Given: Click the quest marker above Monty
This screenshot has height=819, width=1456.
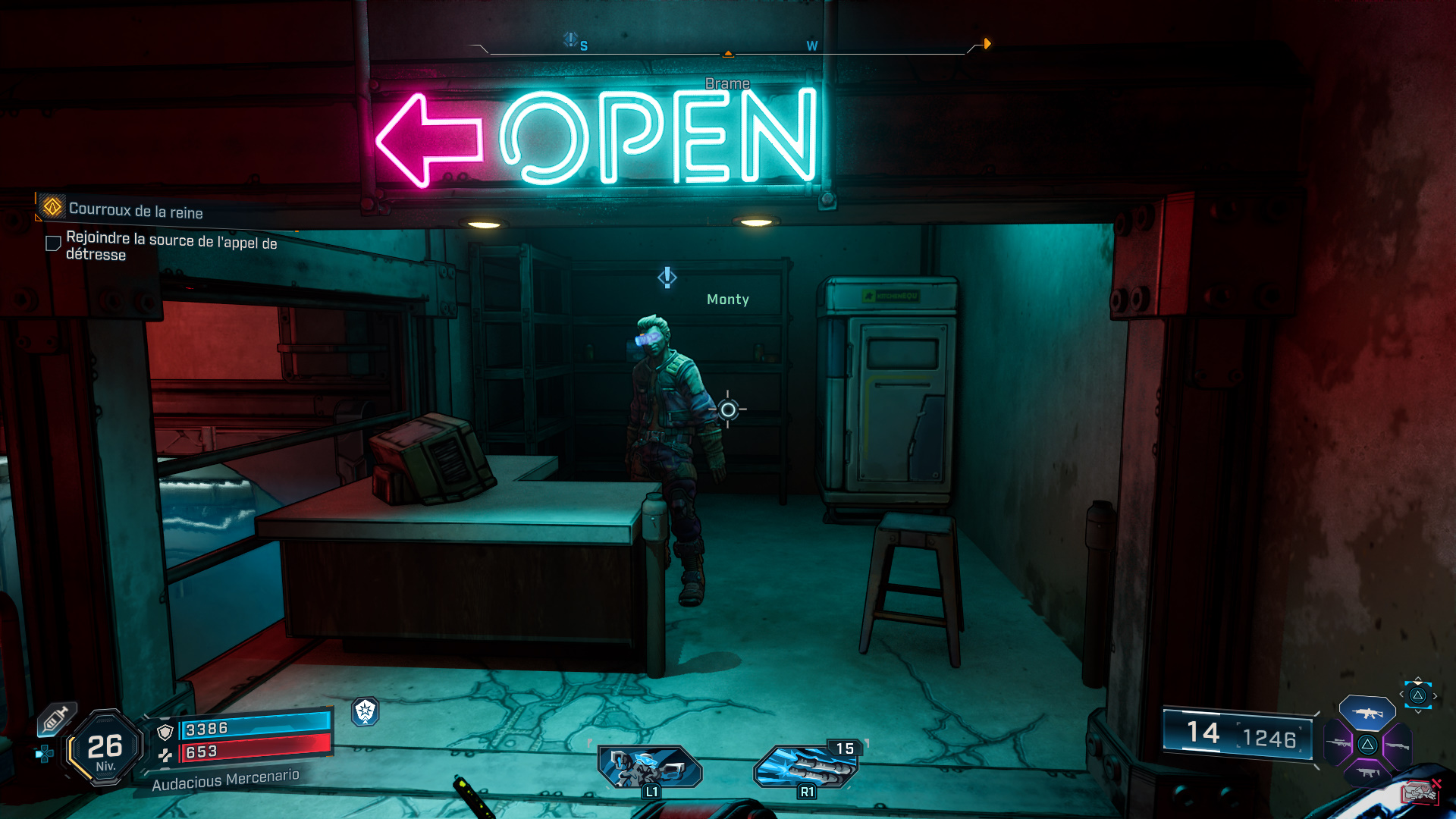Looking at the screenshot, I should point(667,278).
